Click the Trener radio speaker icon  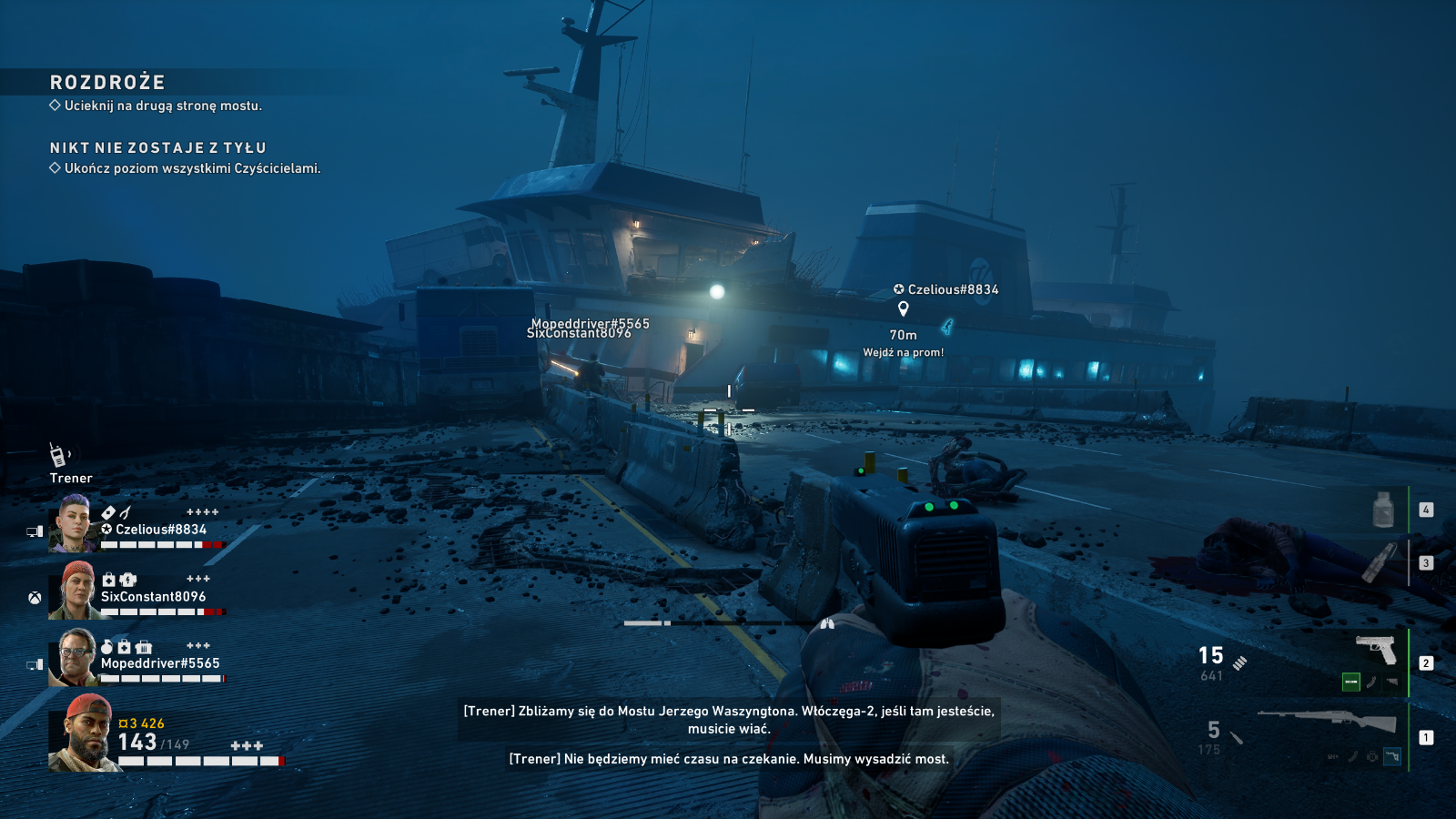pos(58,455)
